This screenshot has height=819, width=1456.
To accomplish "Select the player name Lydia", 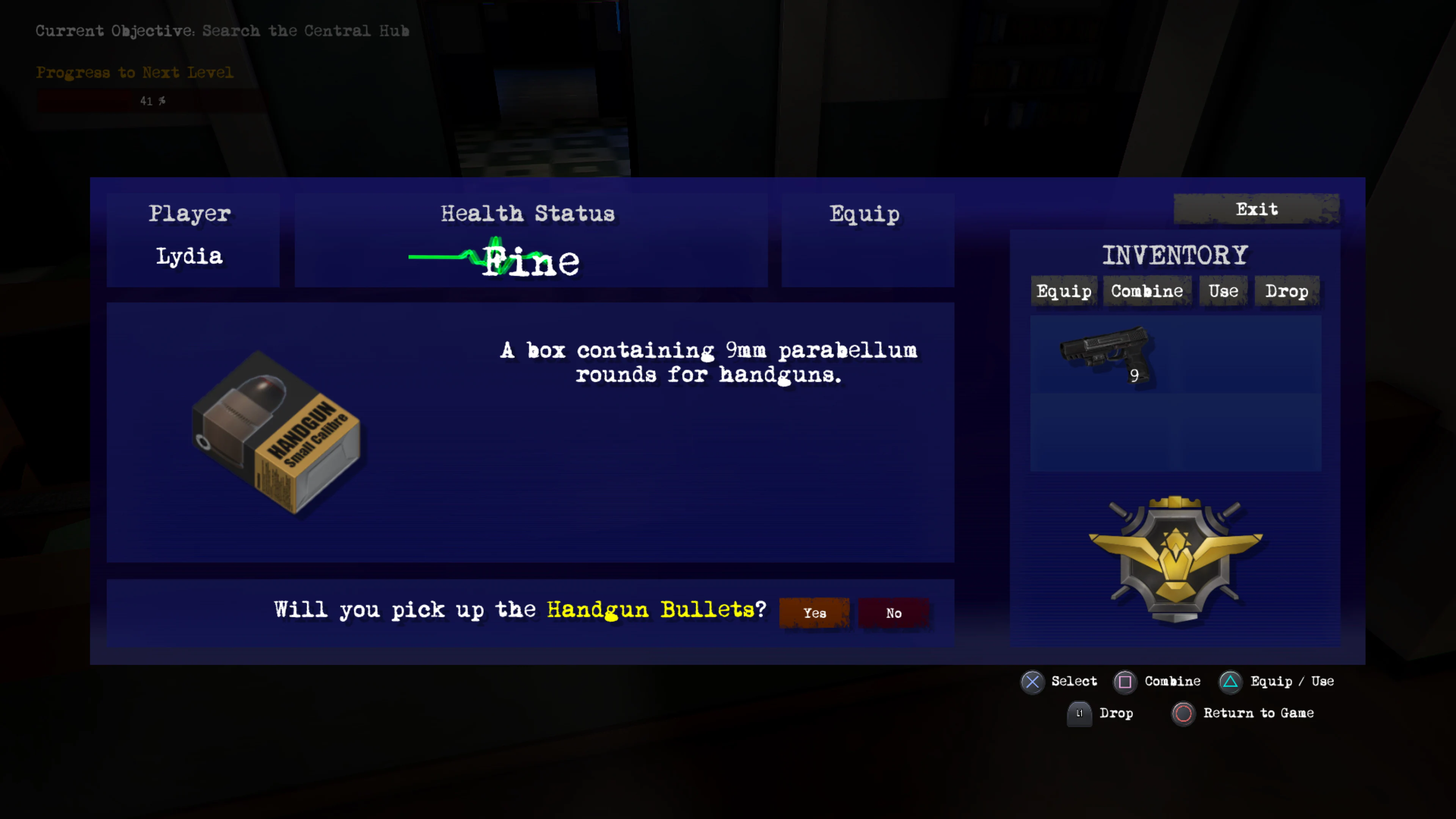I will click(189, 256).
